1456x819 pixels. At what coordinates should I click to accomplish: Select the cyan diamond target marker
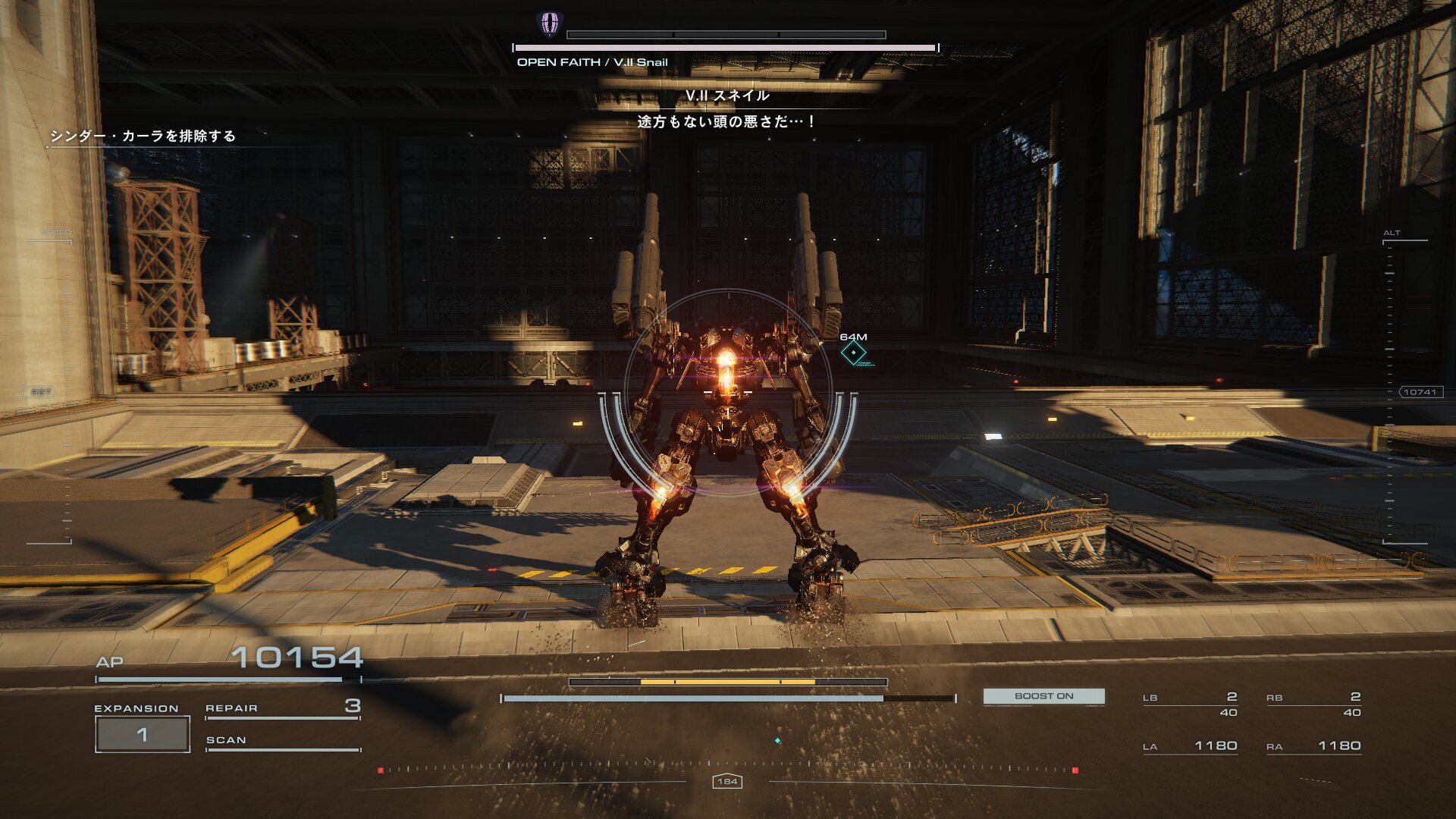point(853,353)
